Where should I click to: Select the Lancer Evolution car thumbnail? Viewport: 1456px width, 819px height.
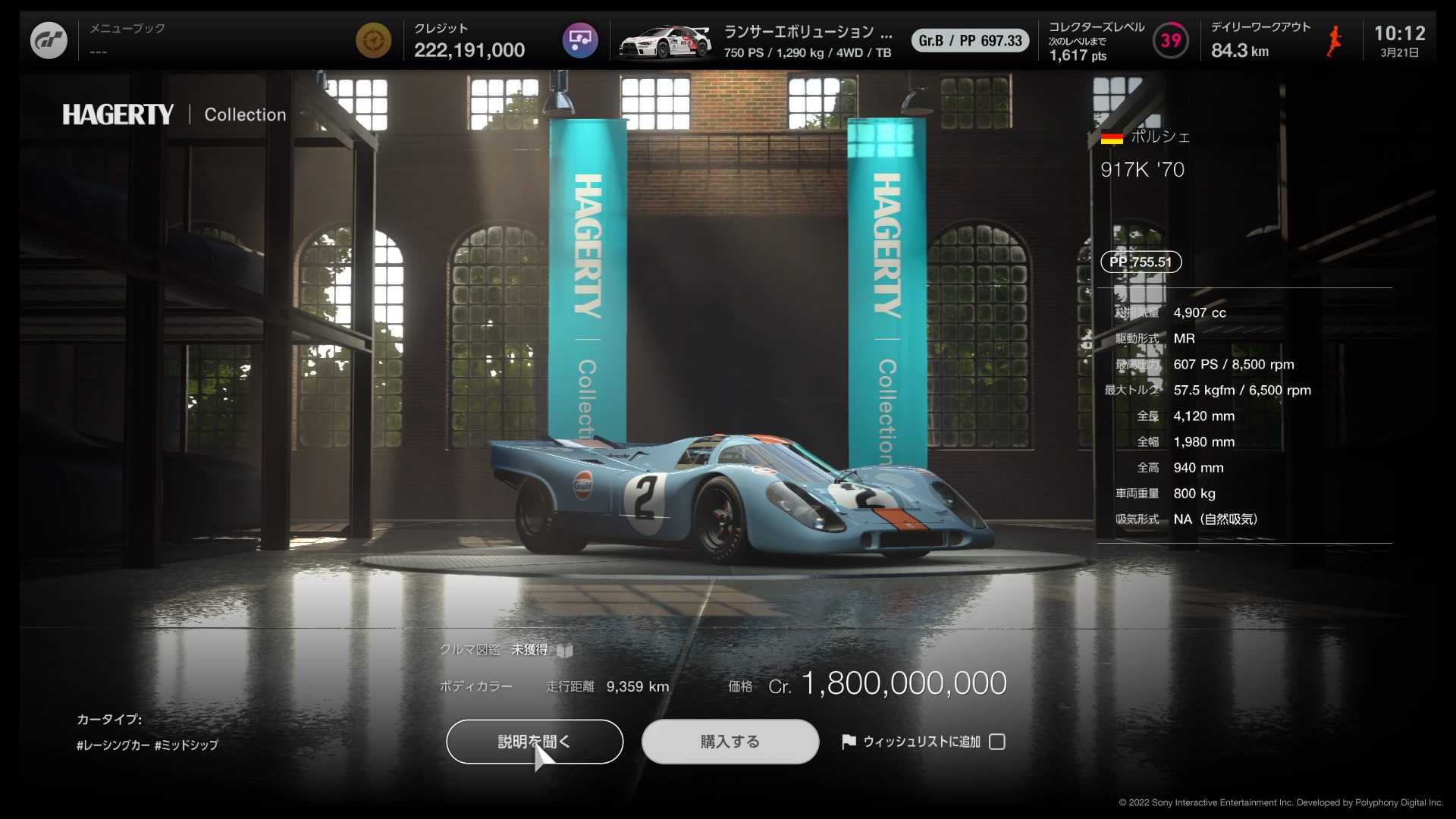coord(666,39)
